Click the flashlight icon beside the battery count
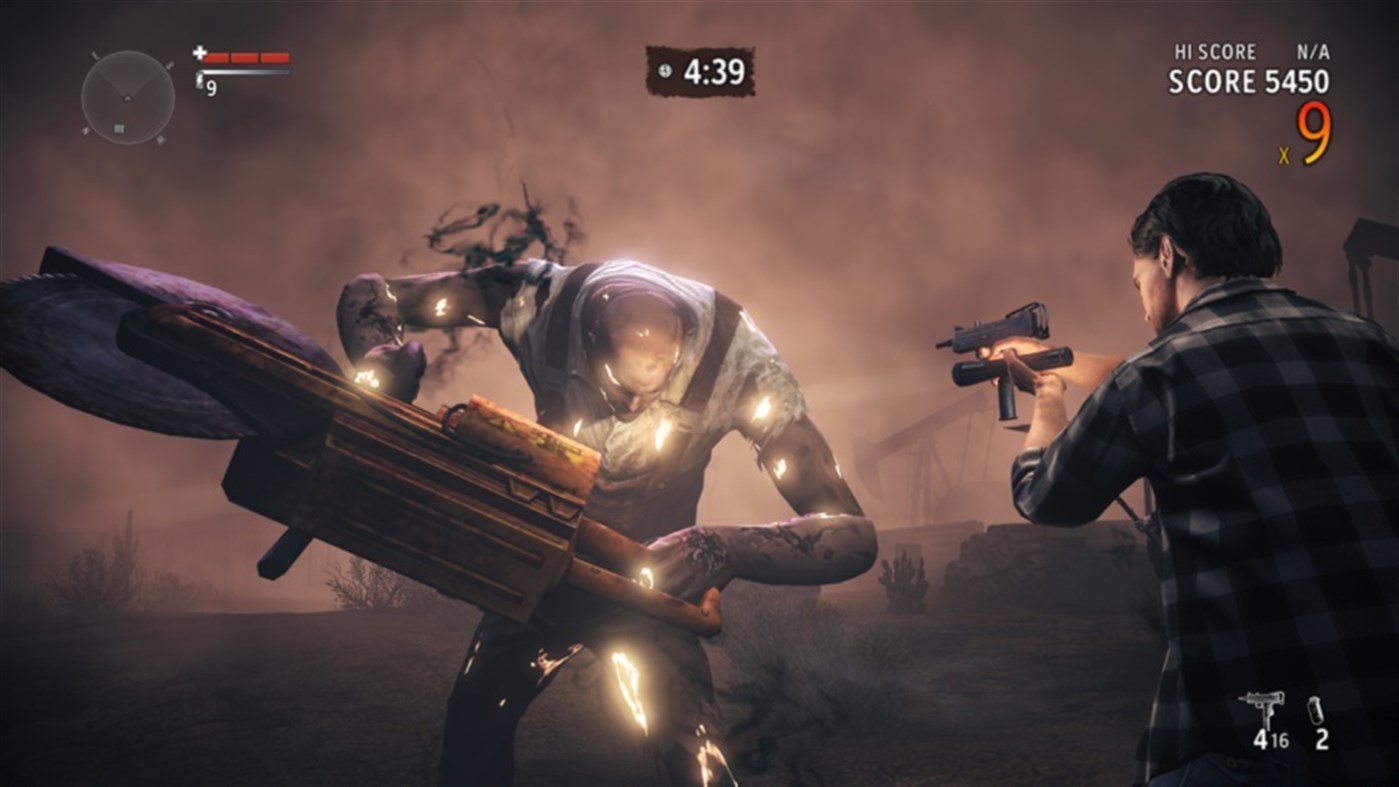 tap(200, 82)
